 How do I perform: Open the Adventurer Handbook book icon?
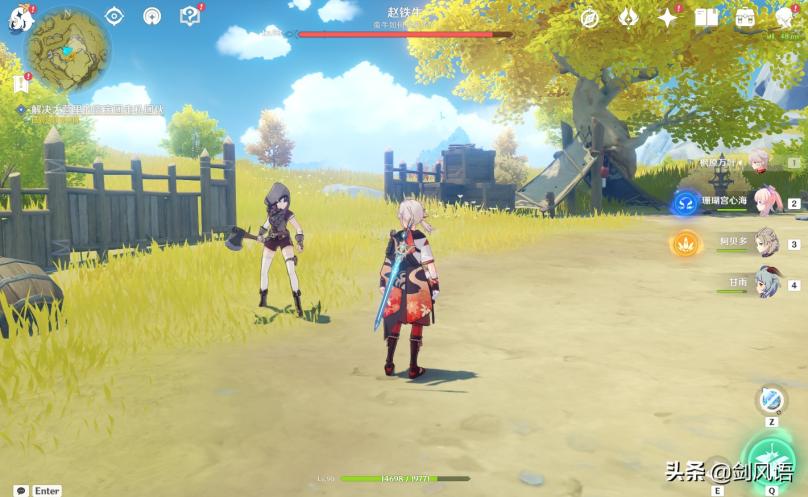point(706,17)
